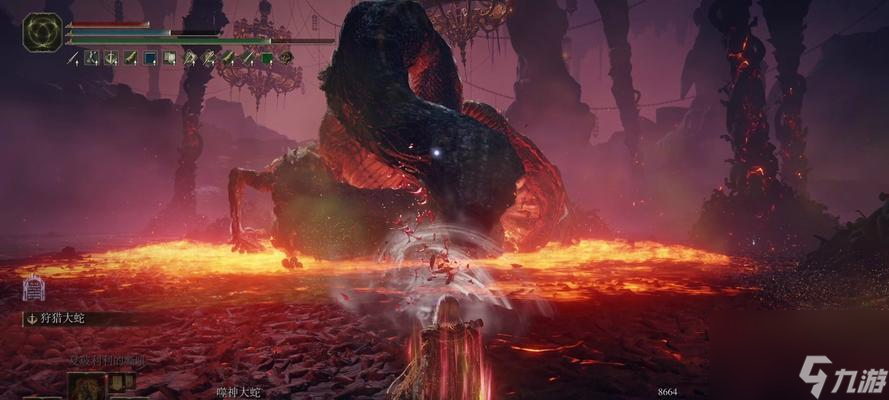Select the blue square buff icon
This screenshot has height=400, width=889.
[150, 59]
